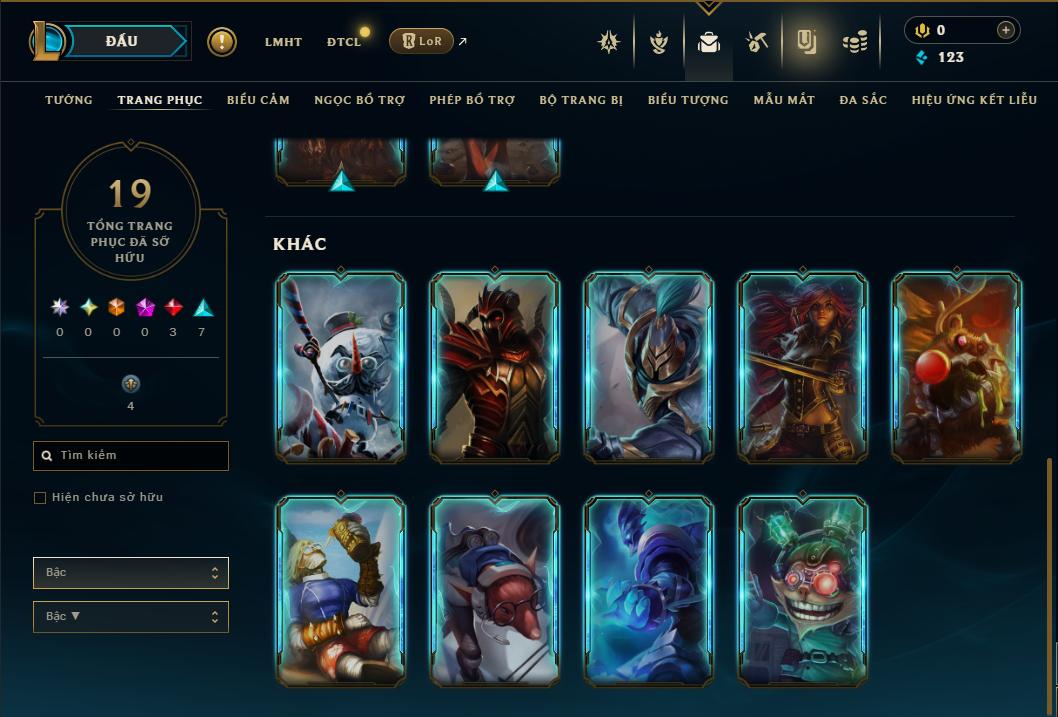Choose the red-haired Katarina skin card
The height and width of the screenshot is (717, 1058).
click(x=803, y=367)
